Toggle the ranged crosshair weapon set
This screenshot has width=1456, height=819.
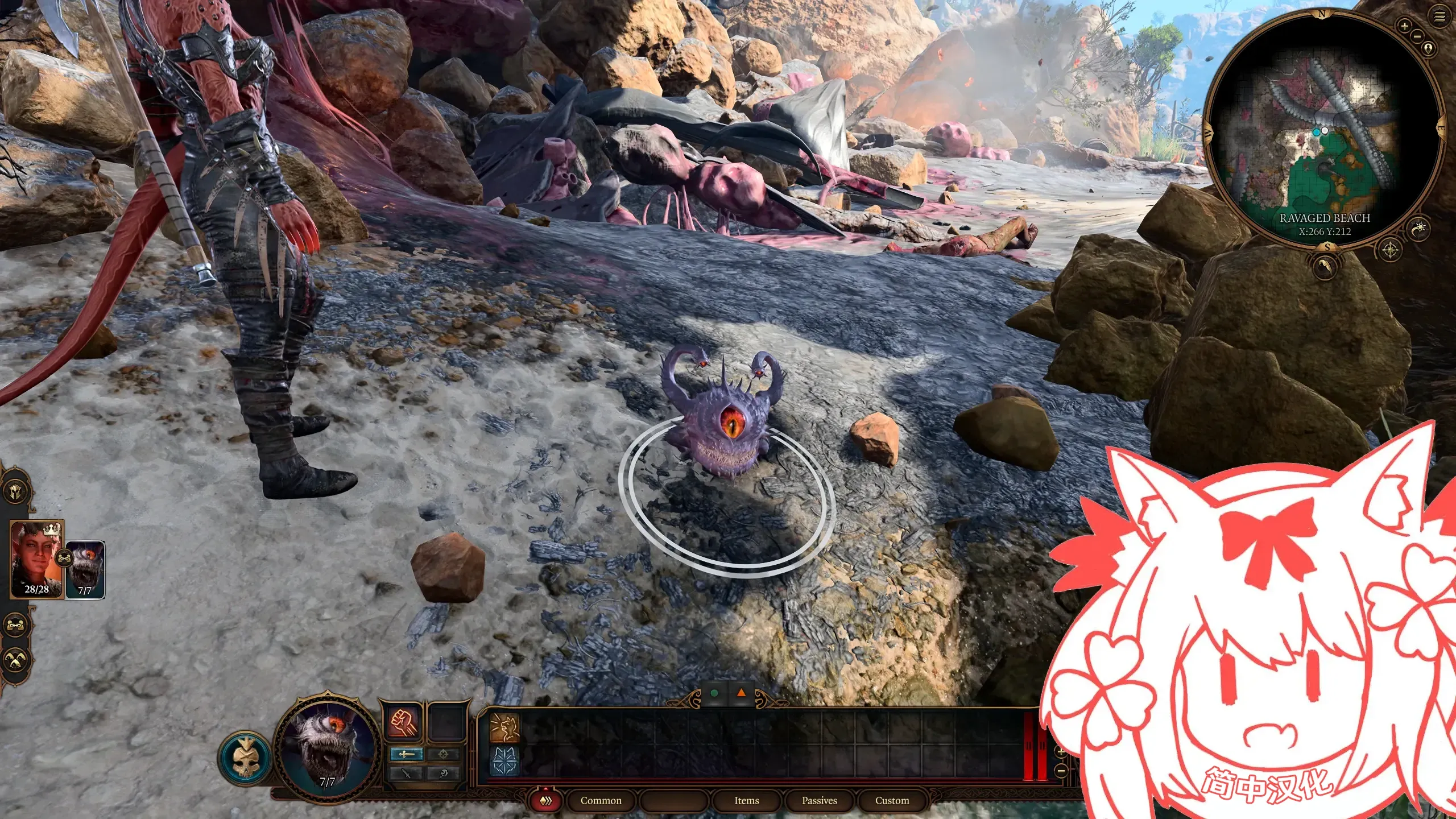click(x=444, y=754)
